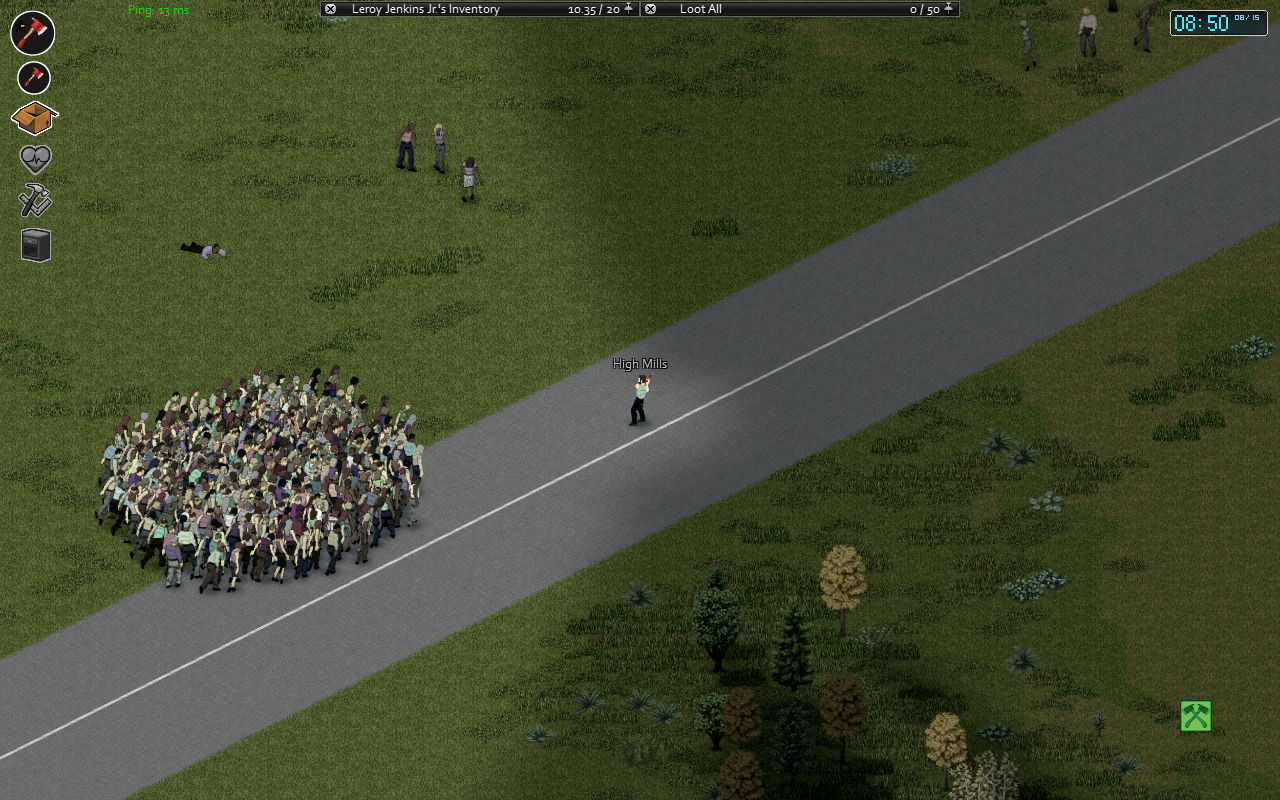Equip the primary fire axe weapon slot
1280x800 pixels.
33,33
